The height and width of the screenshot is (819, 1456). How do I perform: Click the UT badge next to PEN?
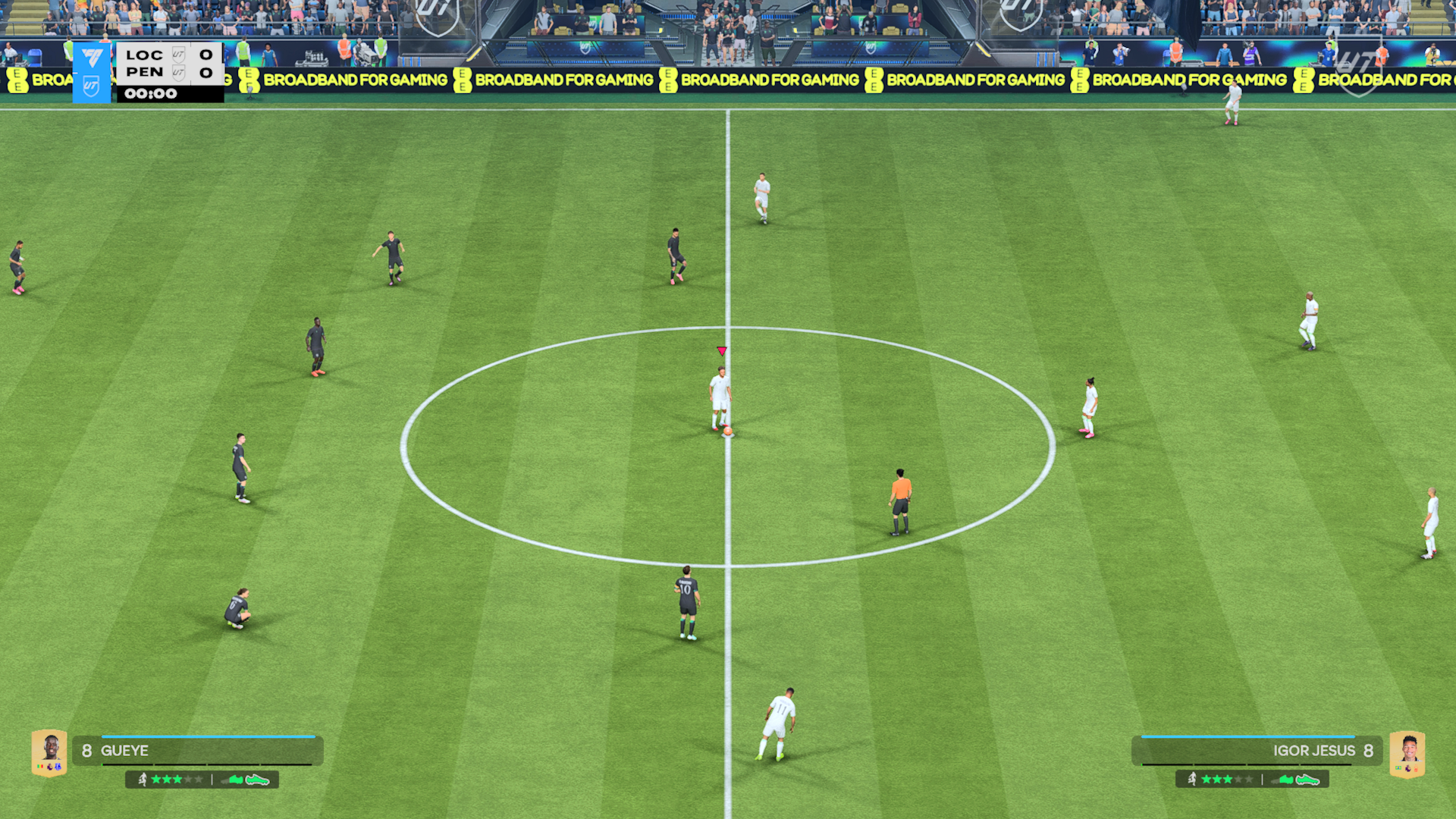coord(179,74)
